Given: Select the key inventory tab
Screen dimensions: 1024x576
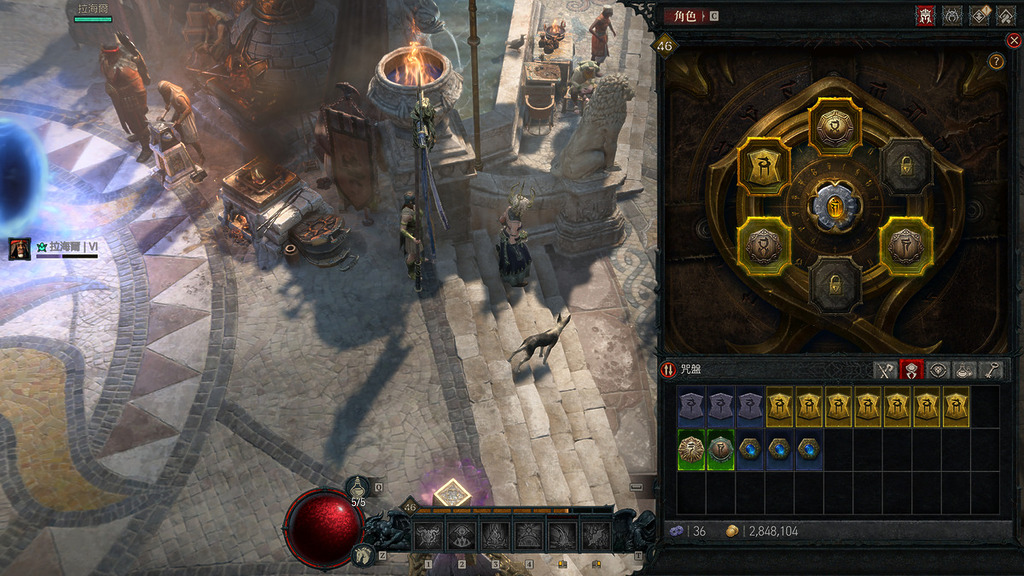Looking at the screenshot, I should pos(990,370).
